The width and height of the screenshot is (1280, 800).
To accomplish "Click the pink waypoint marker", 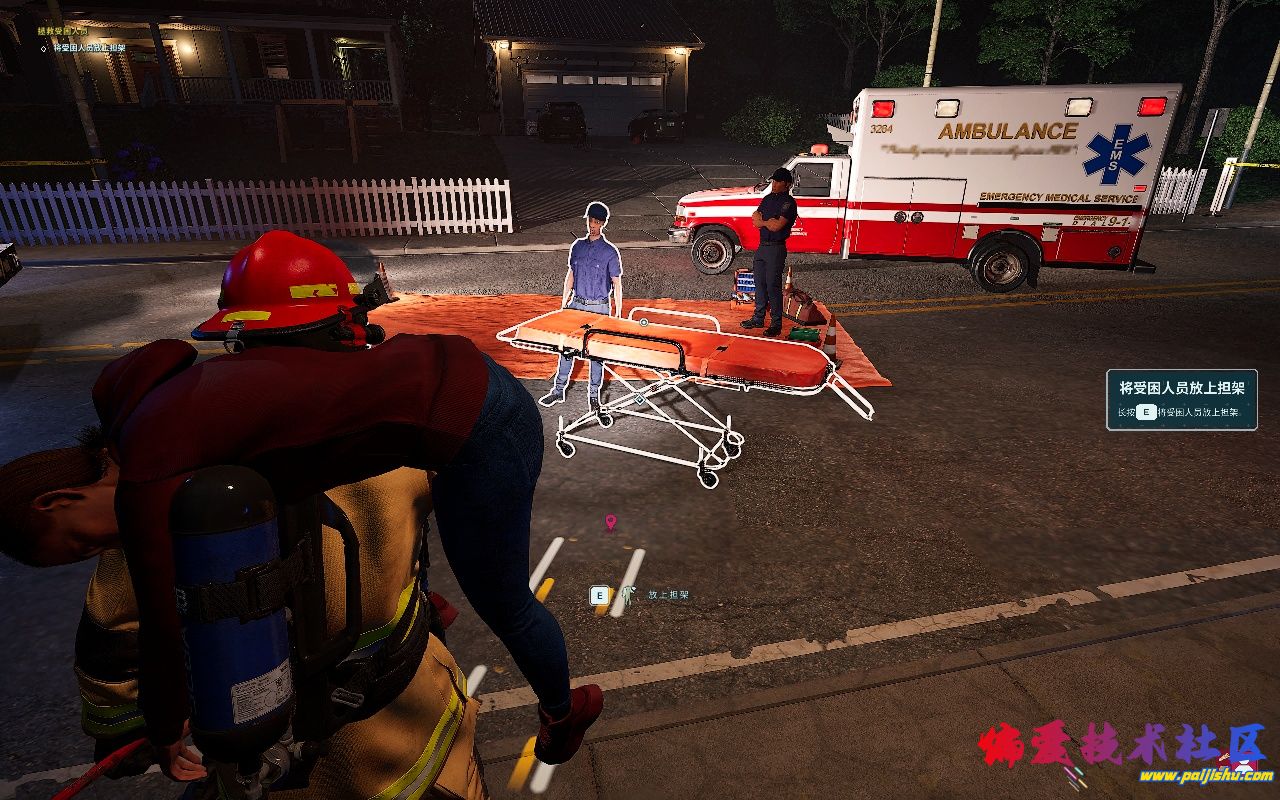I will [x=610, y=521].
